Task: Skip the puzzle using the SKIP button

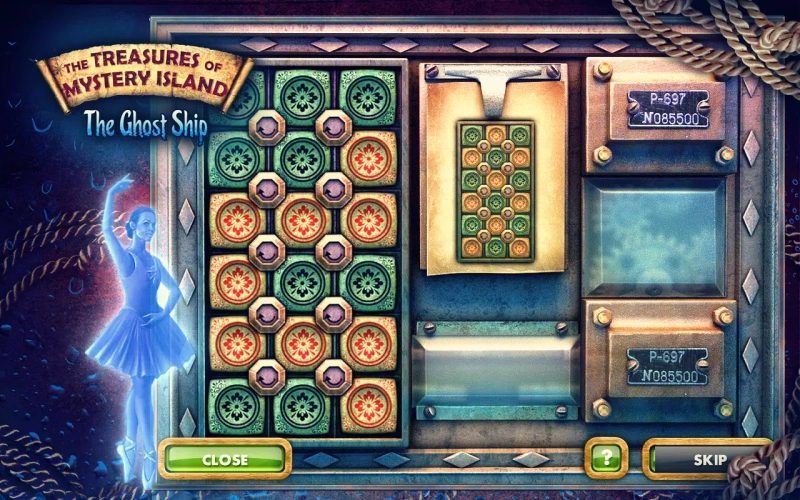Action: [x=707, y=459]
